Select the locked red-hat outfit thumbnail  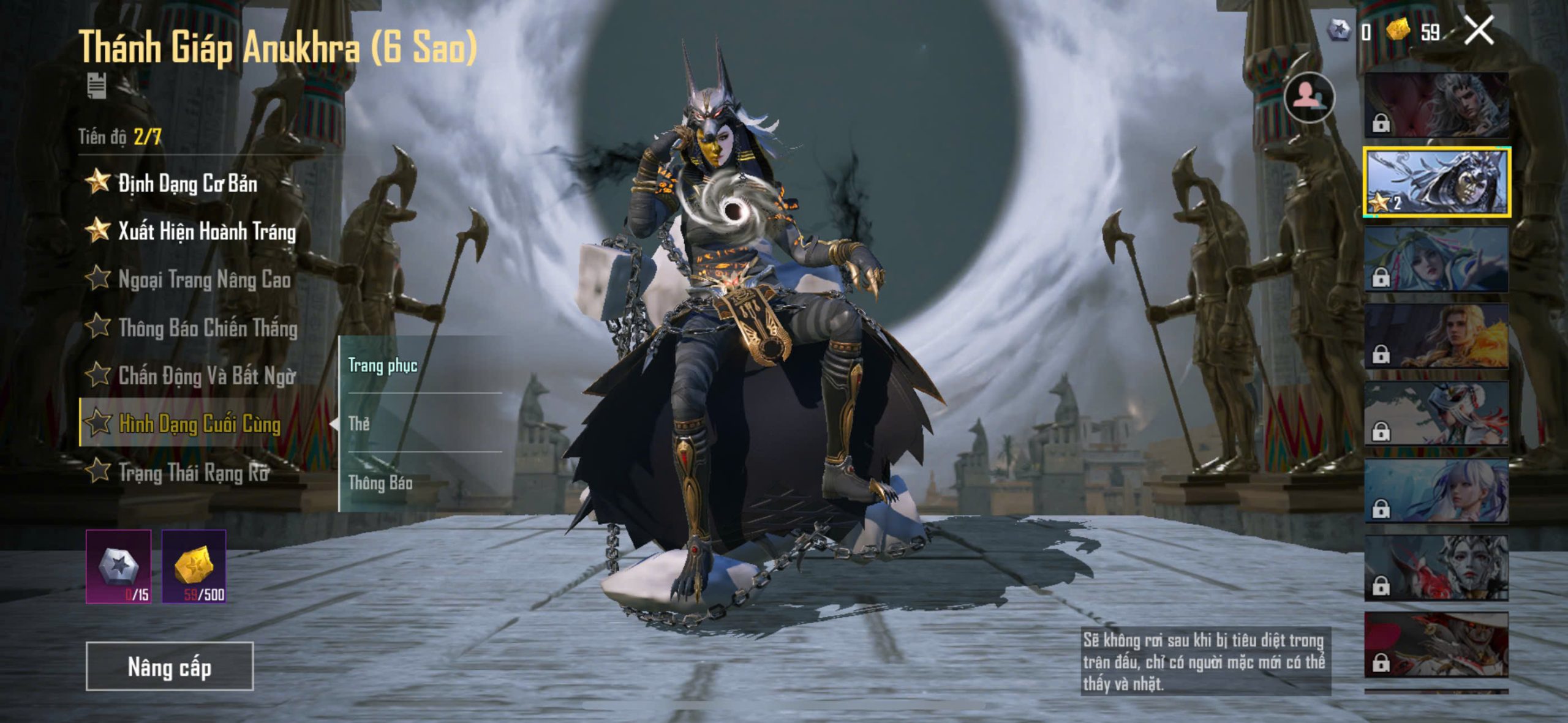pos(1436,645)
